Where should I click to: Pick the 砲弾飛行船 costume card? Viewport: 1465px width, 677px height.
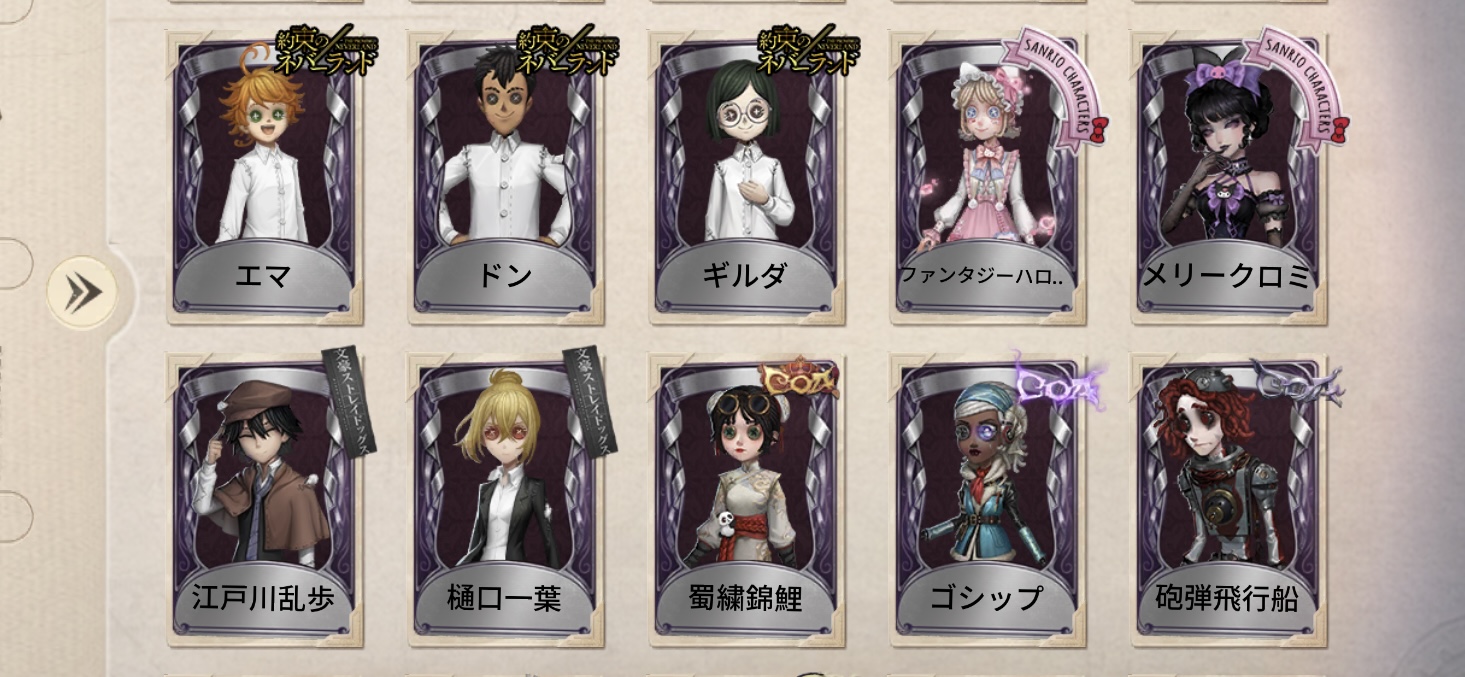click(1228, 500)
